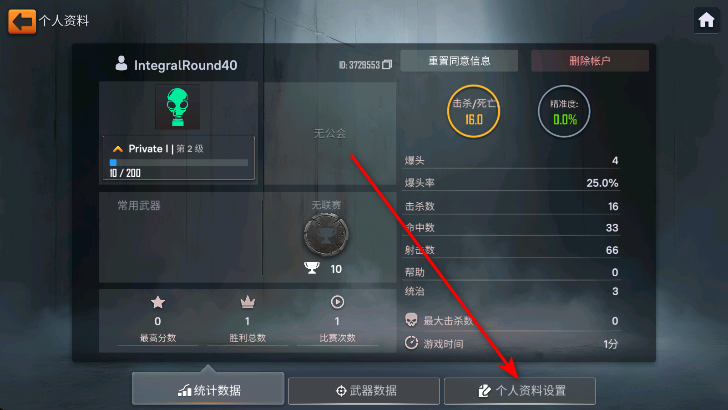Viewport: 728px width, 410px height.
Task: Open 个人资料设置 profile settings
Action: point(519,390)
